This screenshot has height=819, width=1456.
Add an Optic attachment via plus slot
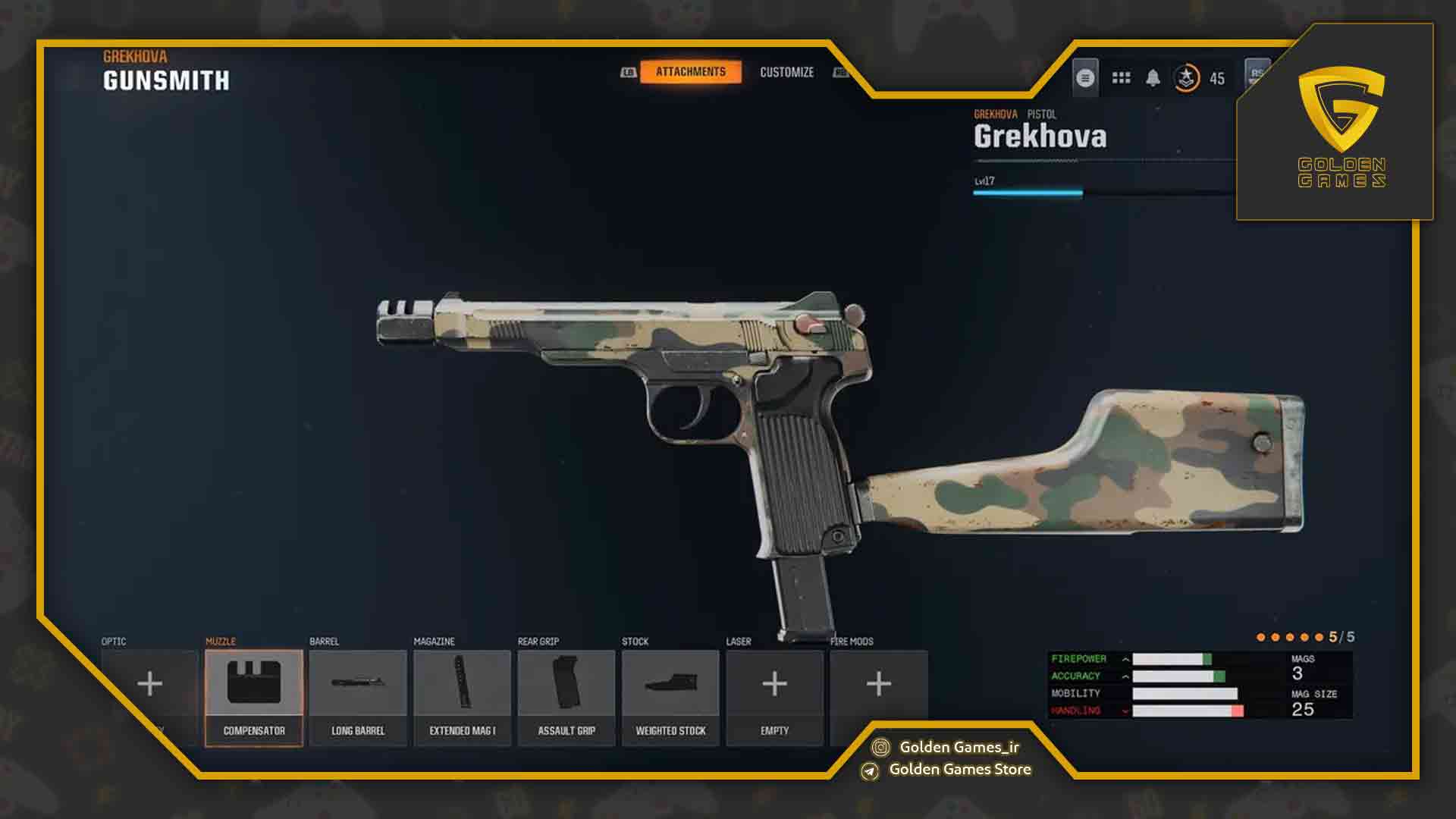click(x=149, y=684)
